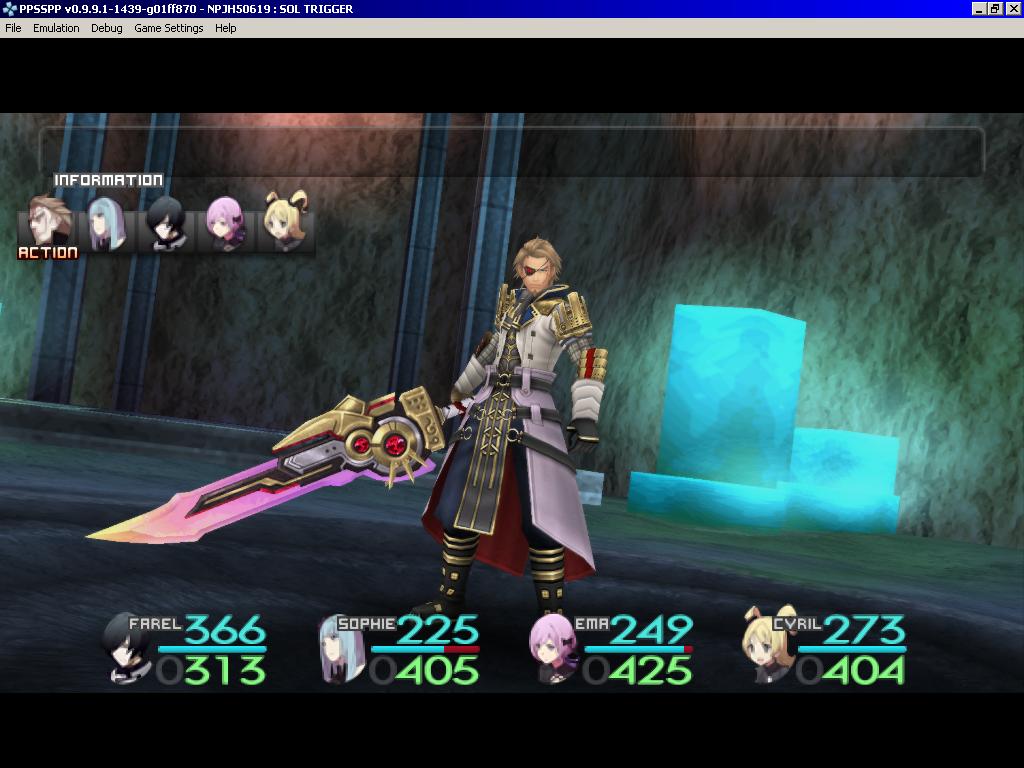
Task: Pick the blonde ribbon girl turn-order portrait
Action: (x=284, y=222)
